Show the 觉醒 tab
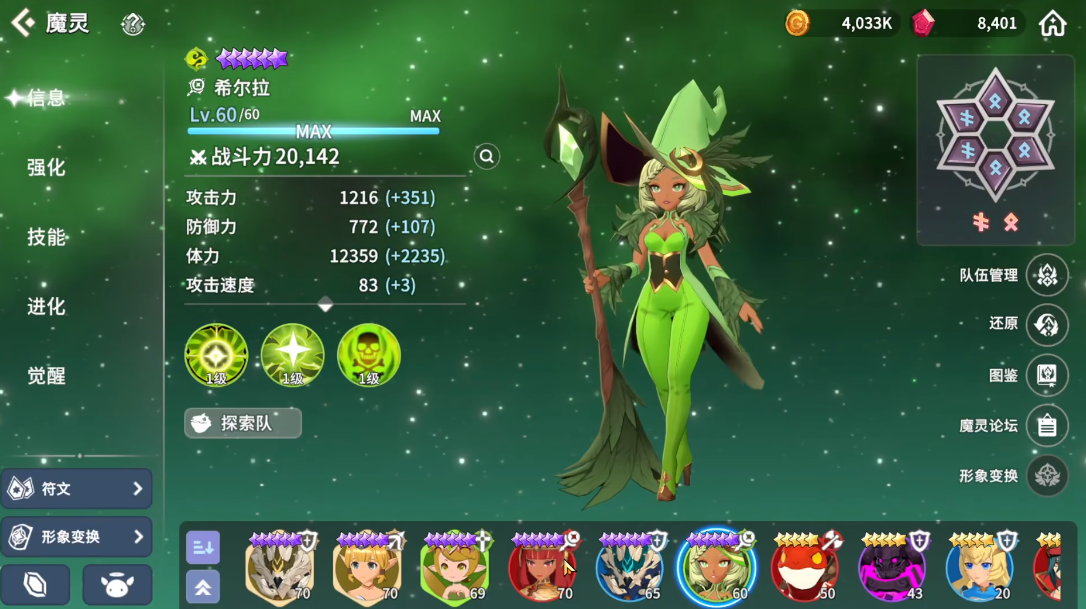 pos(46,376)
